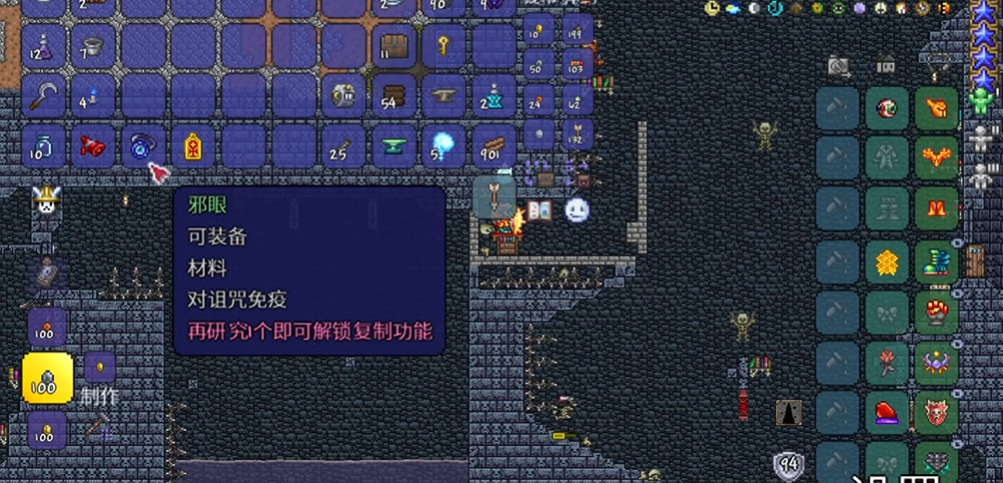
Task: Select the sickle tool slot
Action: [x=43, y=96]
